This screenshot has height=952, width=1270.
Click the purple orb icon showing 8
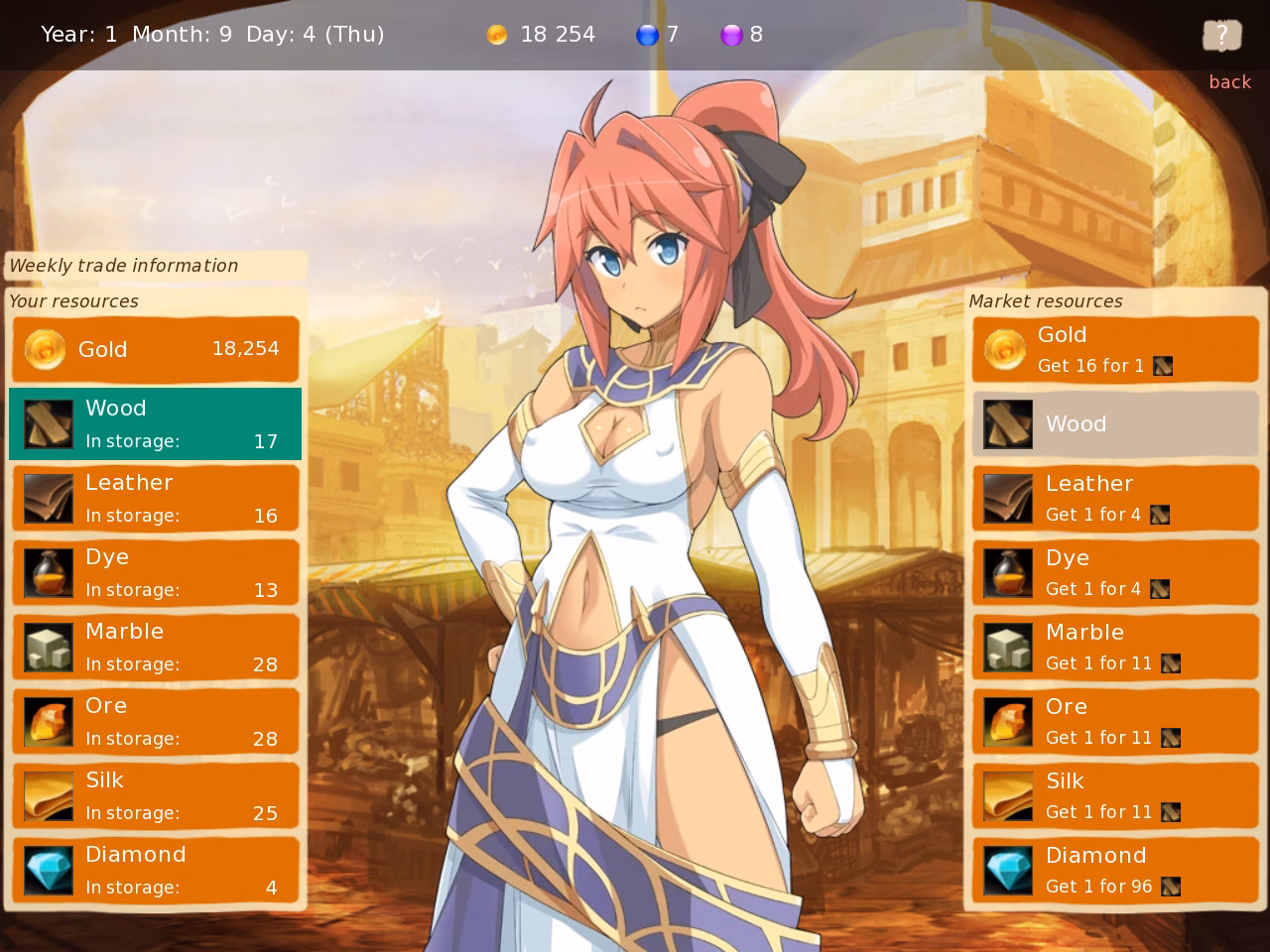[x=732, y=34]
